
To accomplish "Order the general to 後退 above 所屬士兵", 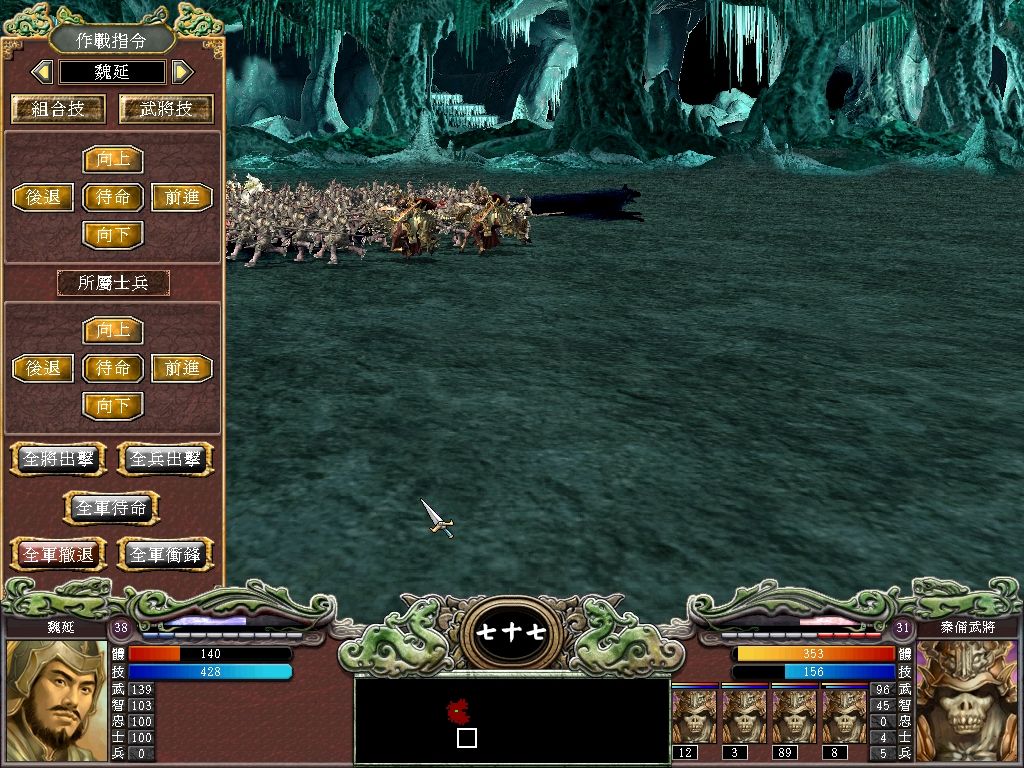I will tap(43, 197).
